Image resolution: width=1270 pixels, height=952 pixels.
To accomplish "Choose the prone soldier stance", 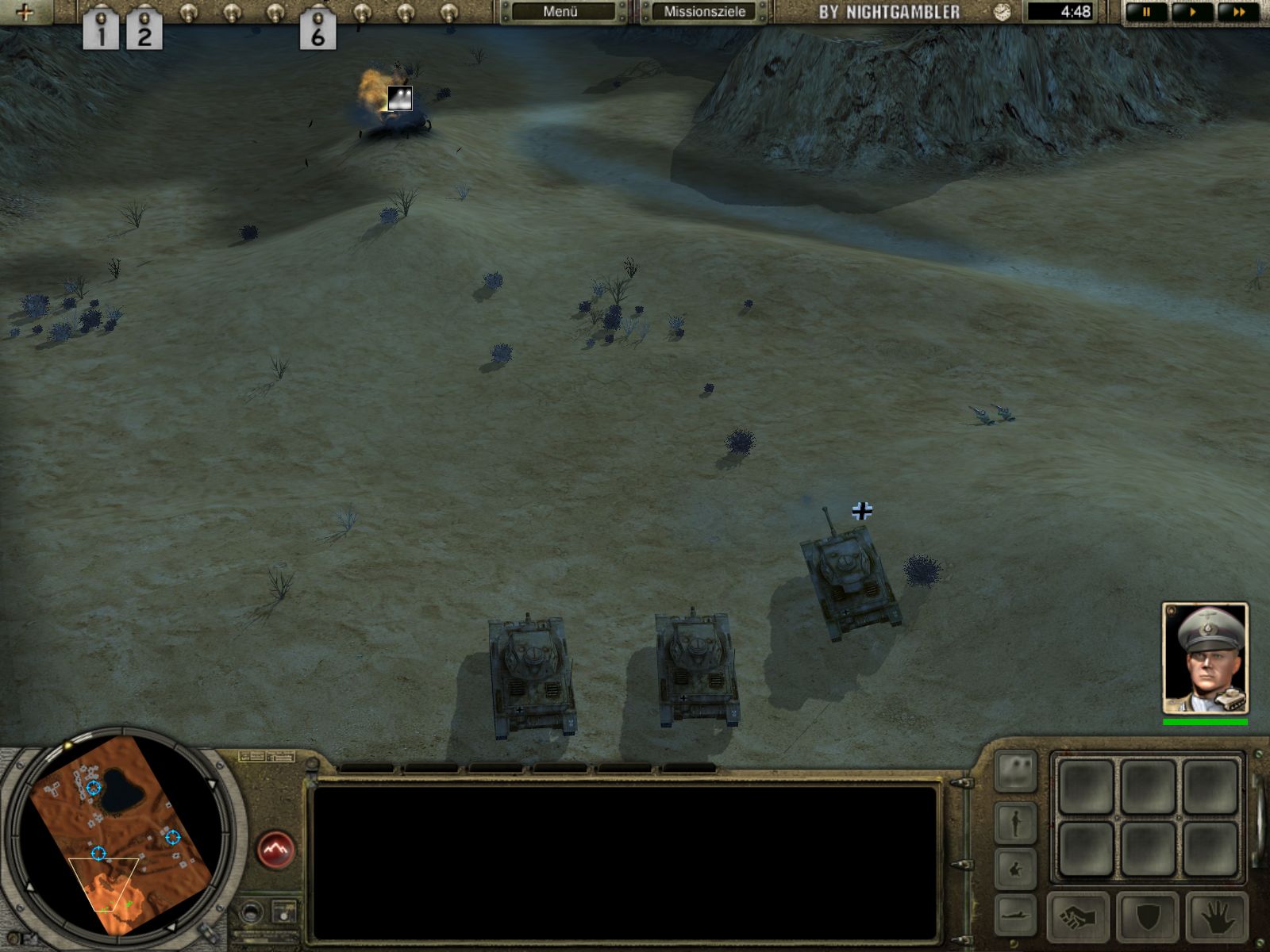I will (x=1016, y=912).
